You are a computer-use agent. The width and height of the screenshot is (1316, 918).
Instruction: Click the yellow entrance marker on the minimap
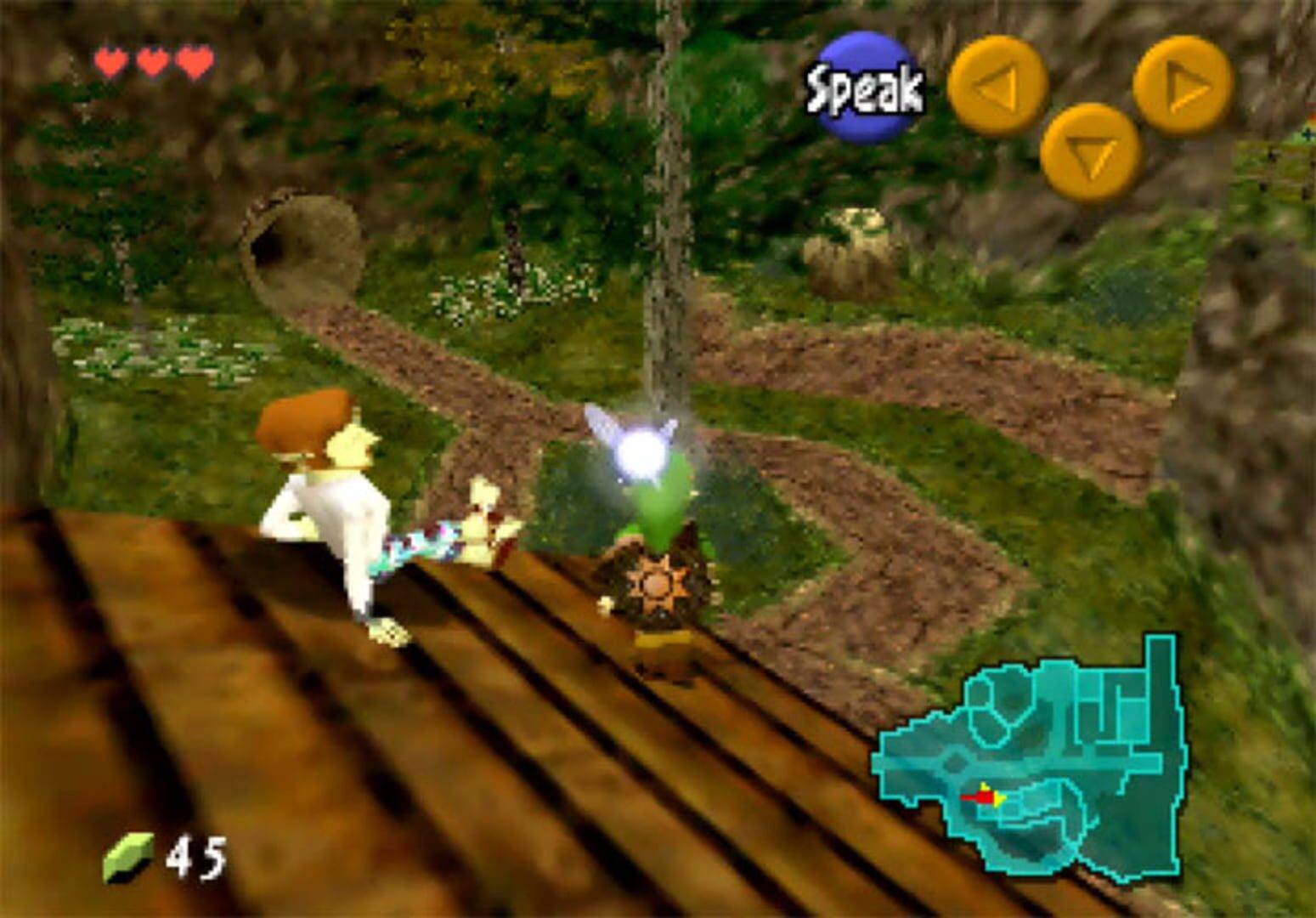[999, 799]
